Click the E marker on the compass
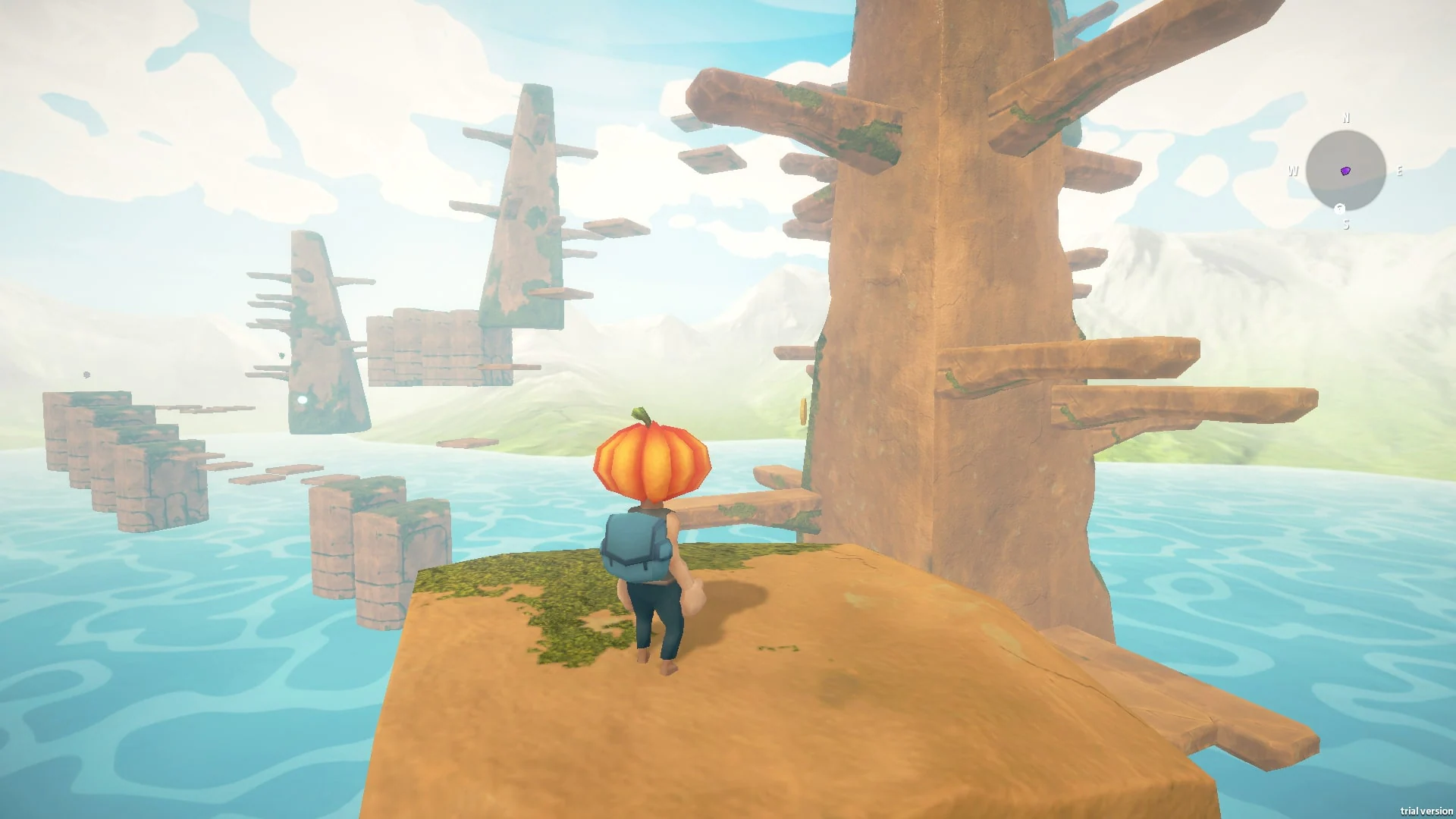The image size is (1456, 819). (1400, 171)
